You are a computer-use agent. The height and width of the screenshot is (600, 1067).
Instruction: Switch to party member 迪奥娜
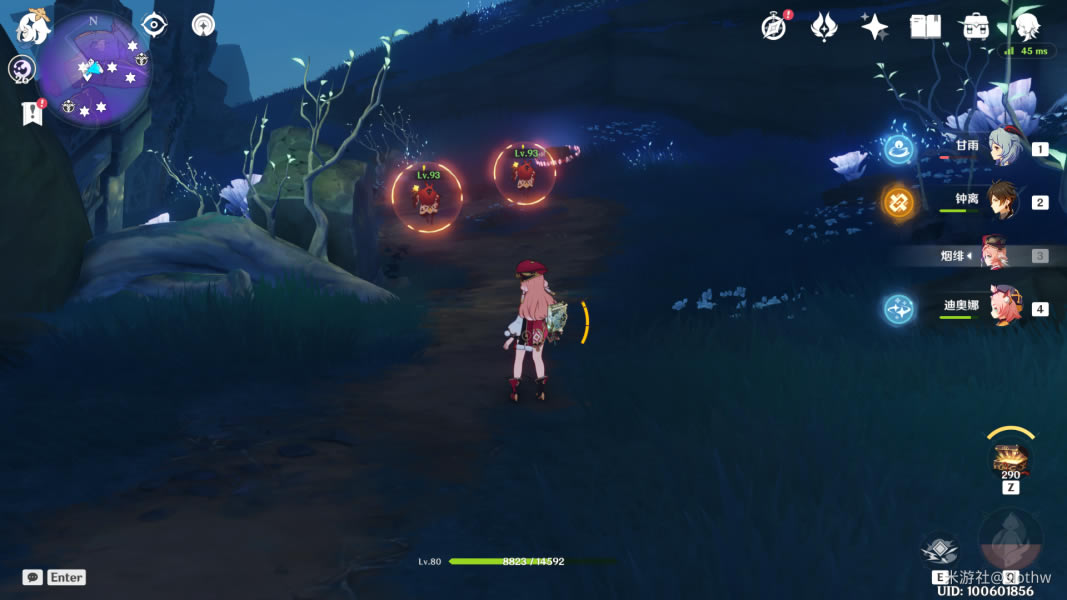point(1001,308)
